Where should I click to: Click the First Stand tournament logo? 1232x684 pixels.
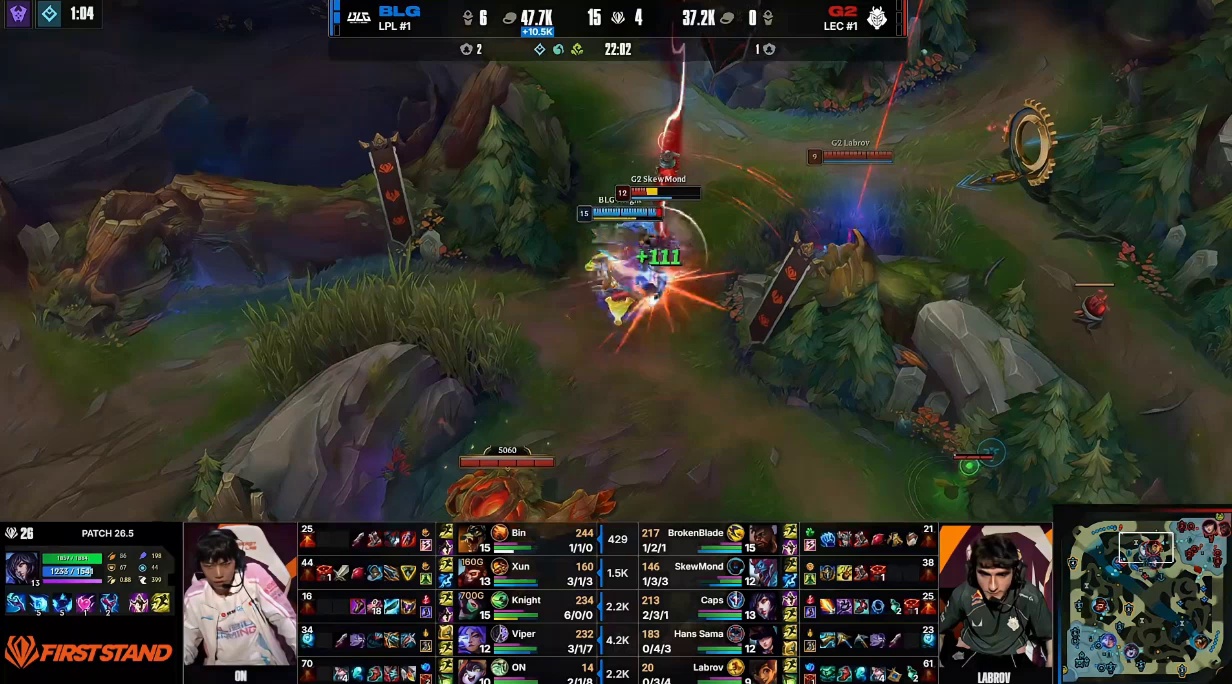88,653
